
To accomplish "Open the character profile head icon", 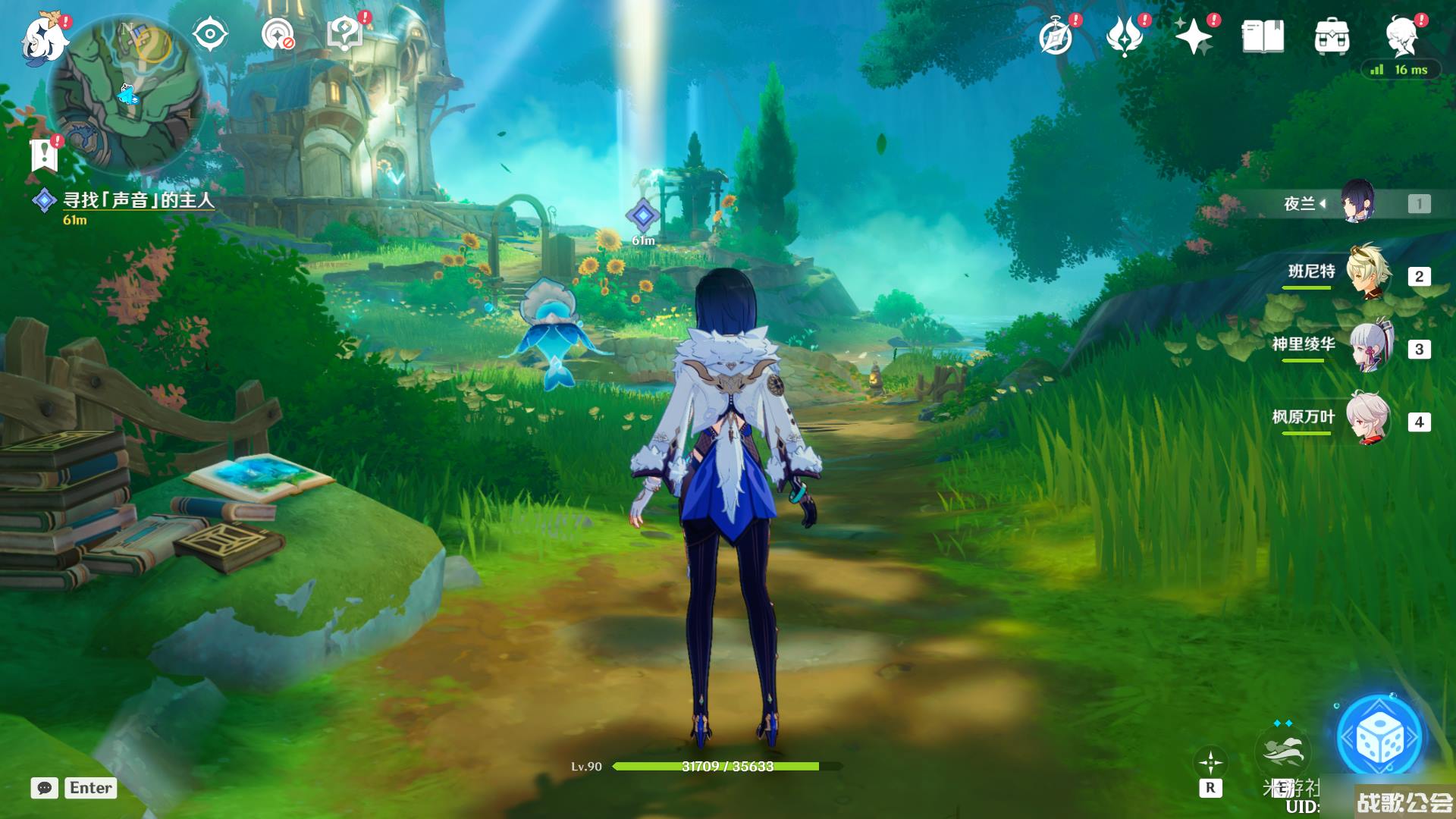I will point(1402,36).
